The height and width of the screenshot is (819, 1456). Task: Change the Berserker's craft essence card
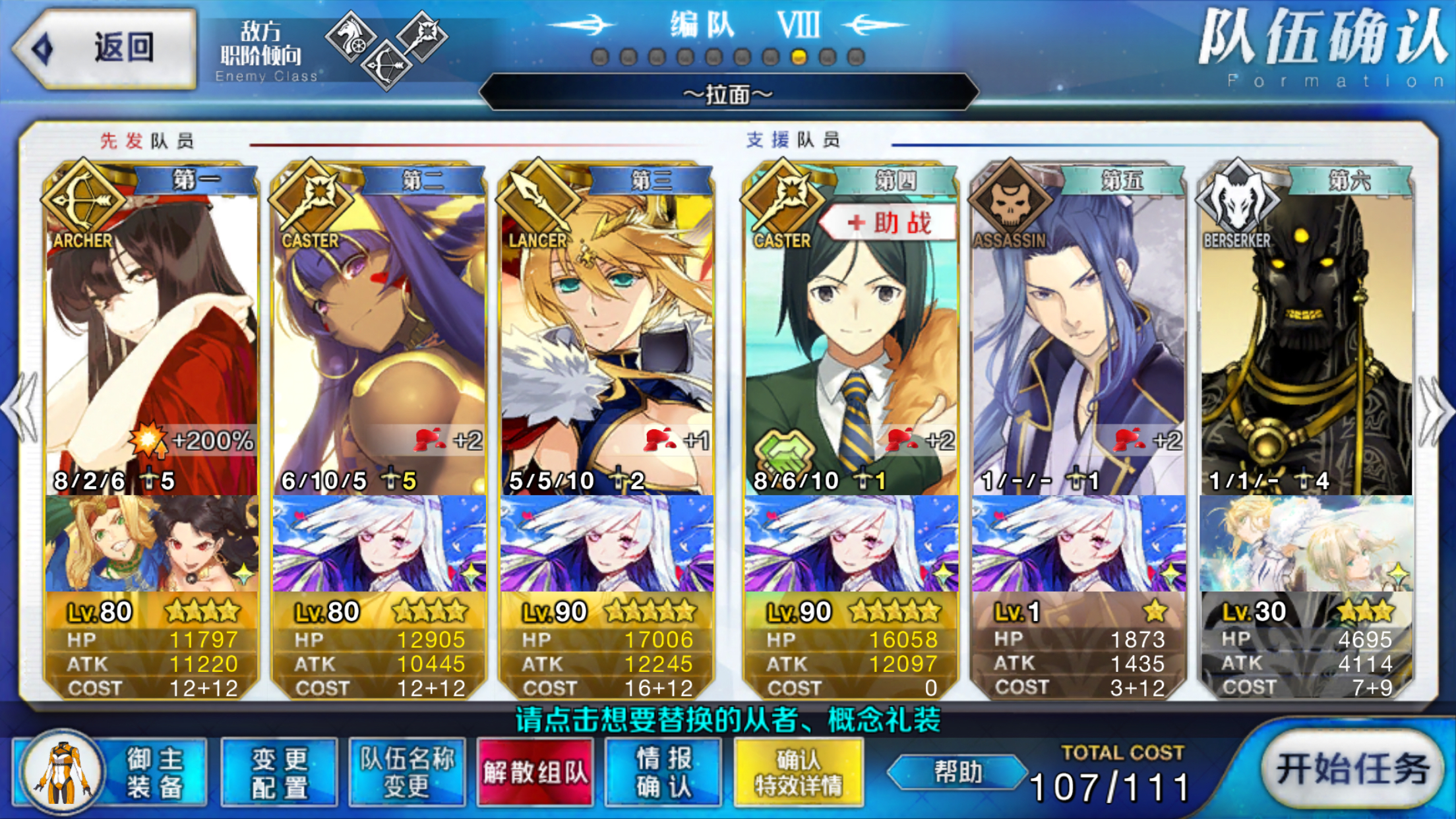coord(1306,544)
